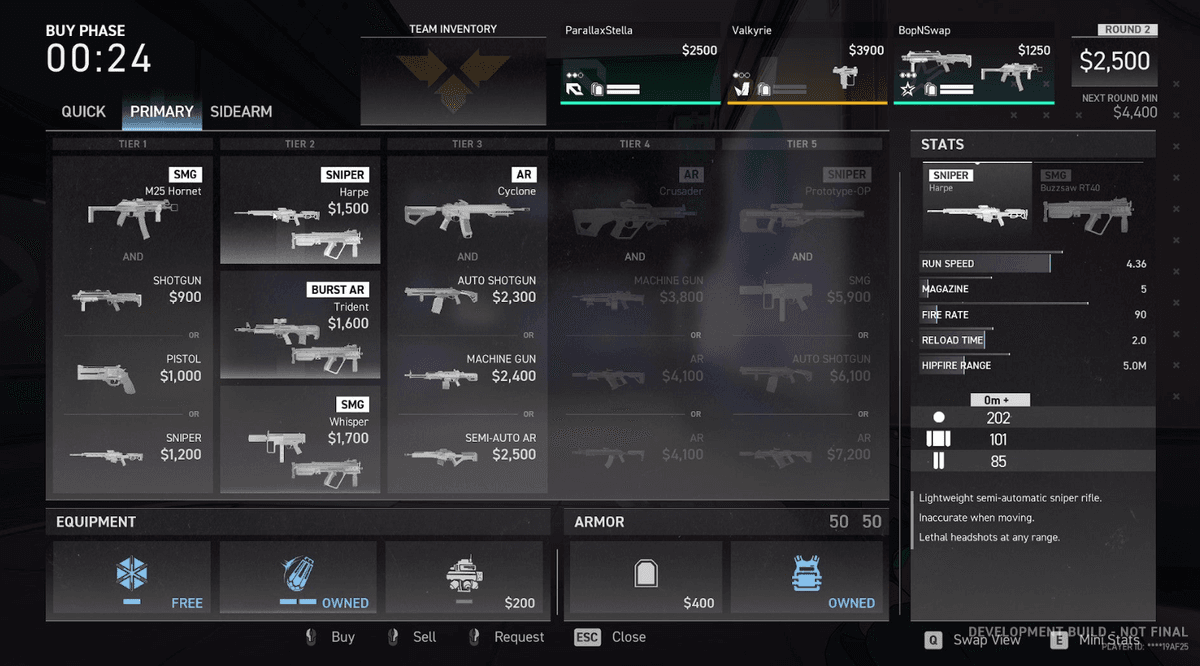
Task: Select the Primary weapons tab
Action: pos(161,112)
